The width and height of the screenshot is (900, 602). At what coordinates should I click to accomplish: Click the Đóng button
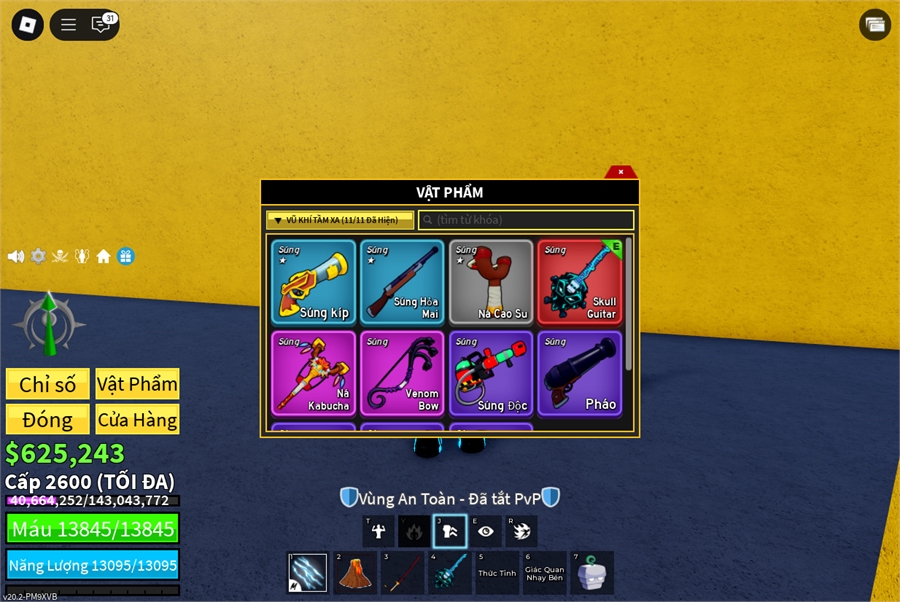click(48, 419)
